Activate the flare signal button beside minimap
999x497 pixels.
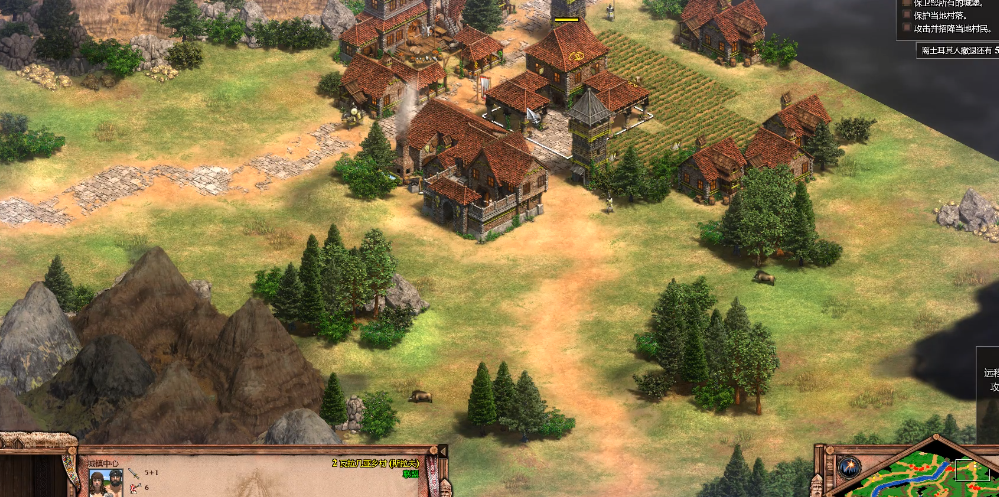(x=849, y=466)
